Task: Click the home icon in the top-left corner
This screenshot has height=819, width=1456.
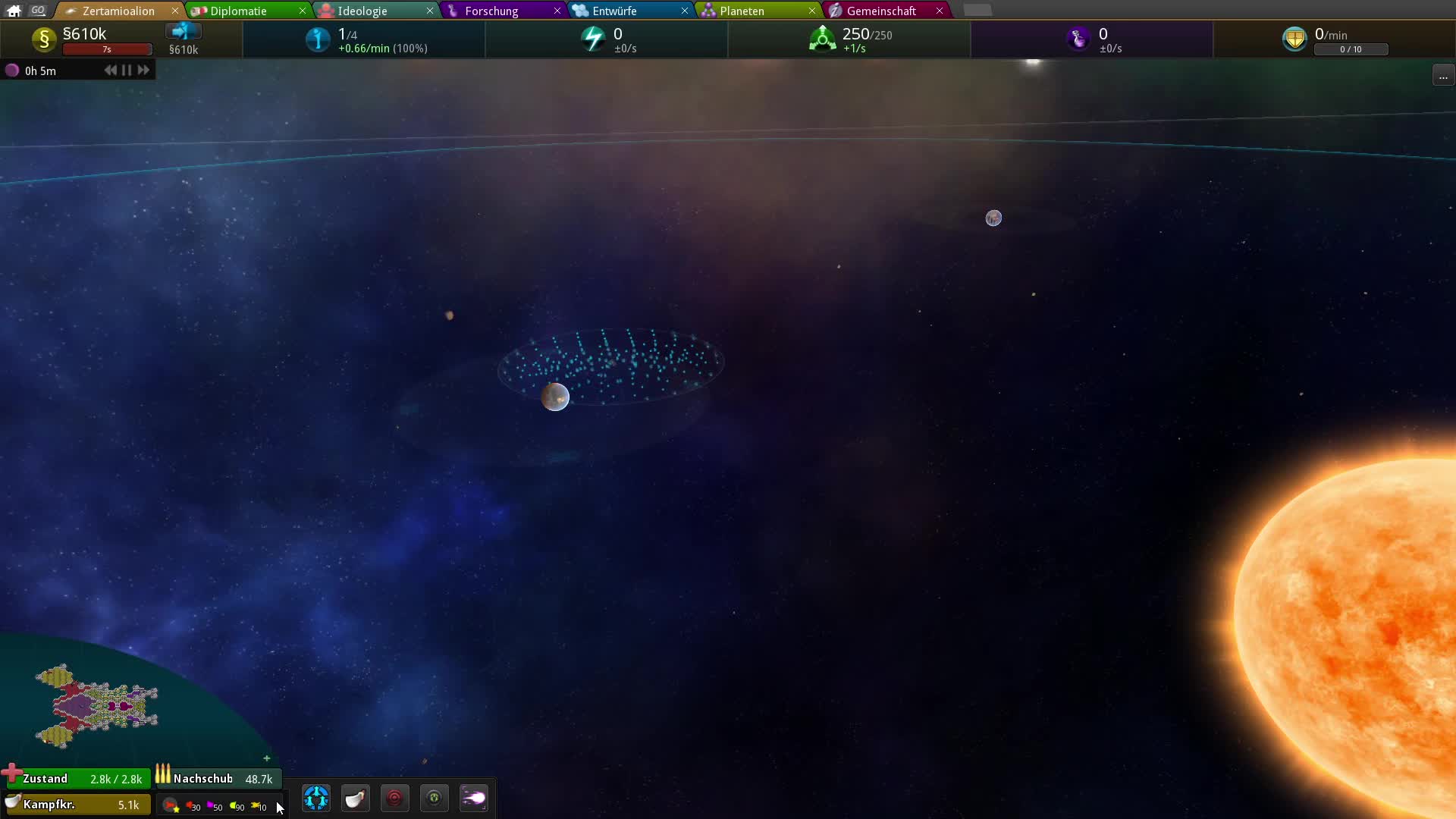Action: (13, 10)
